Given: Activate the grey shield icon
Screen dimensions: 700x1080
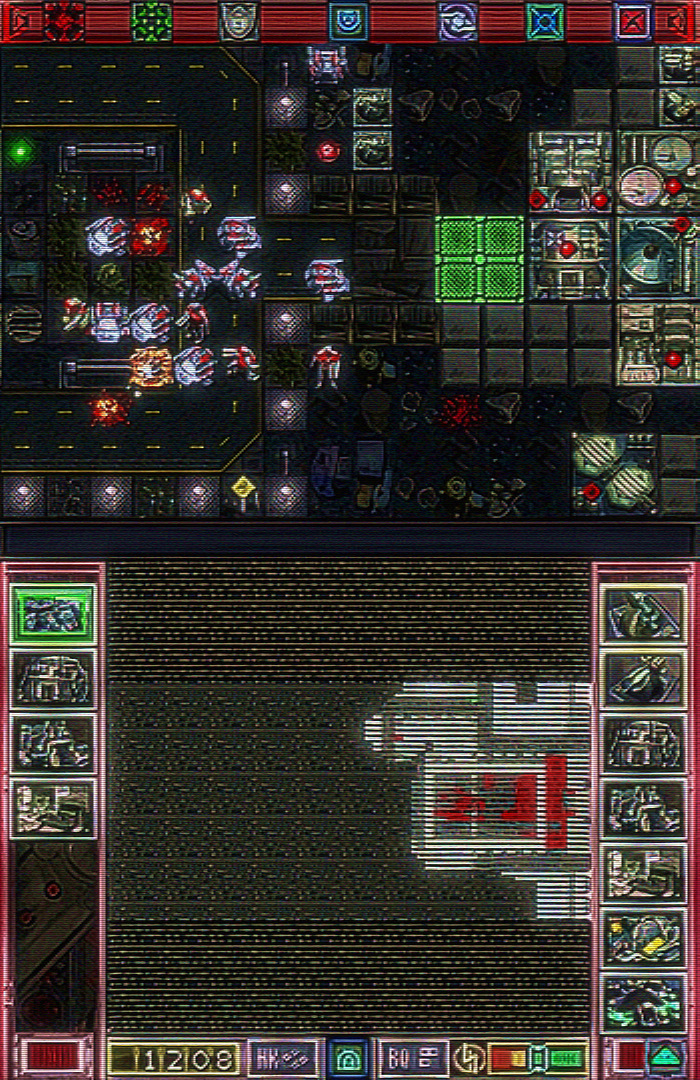Looking at the screenshot, I should (x=239, y=21).
